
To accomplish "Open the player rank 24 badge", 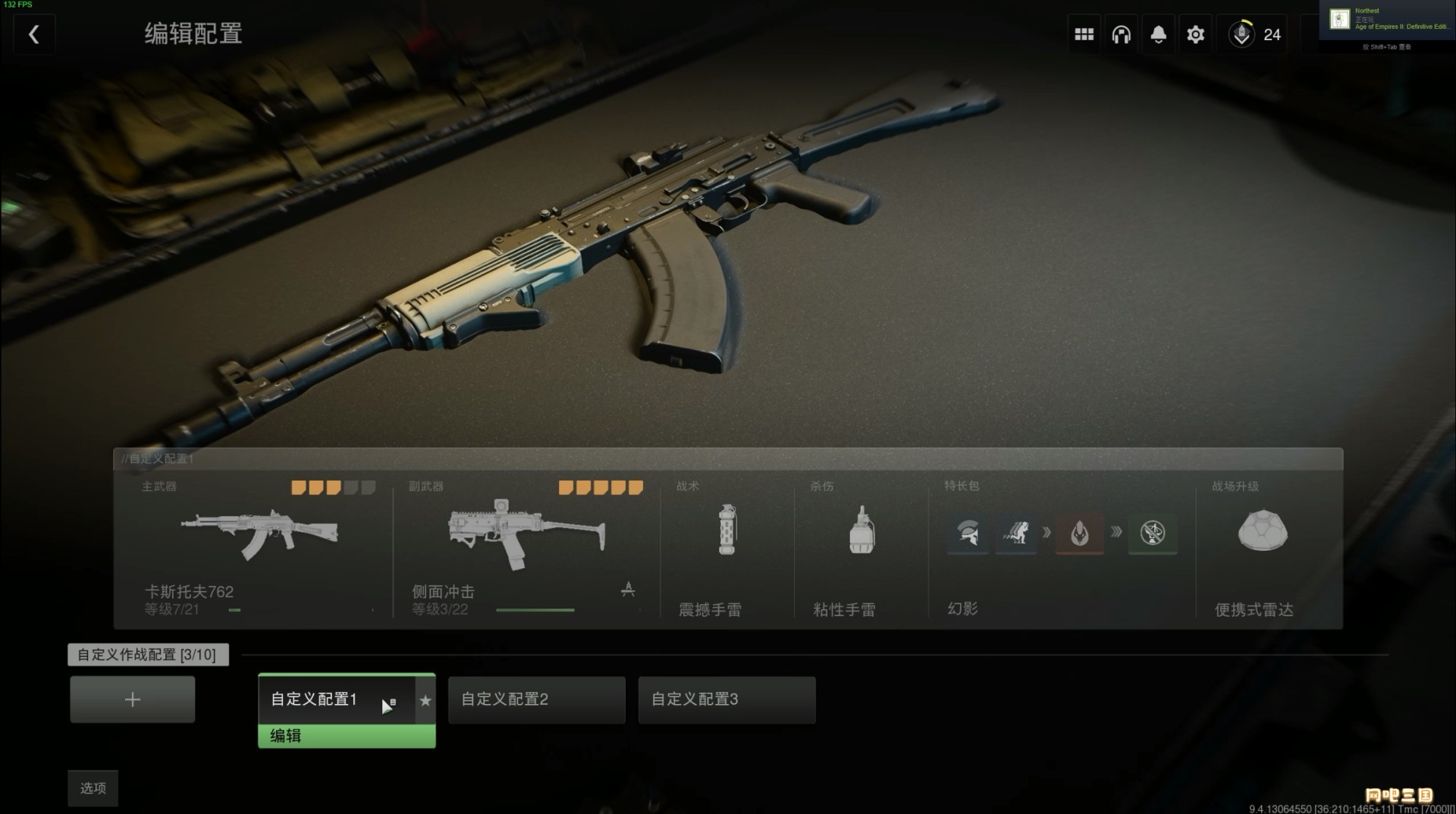I will click(x=1255, y=35).
